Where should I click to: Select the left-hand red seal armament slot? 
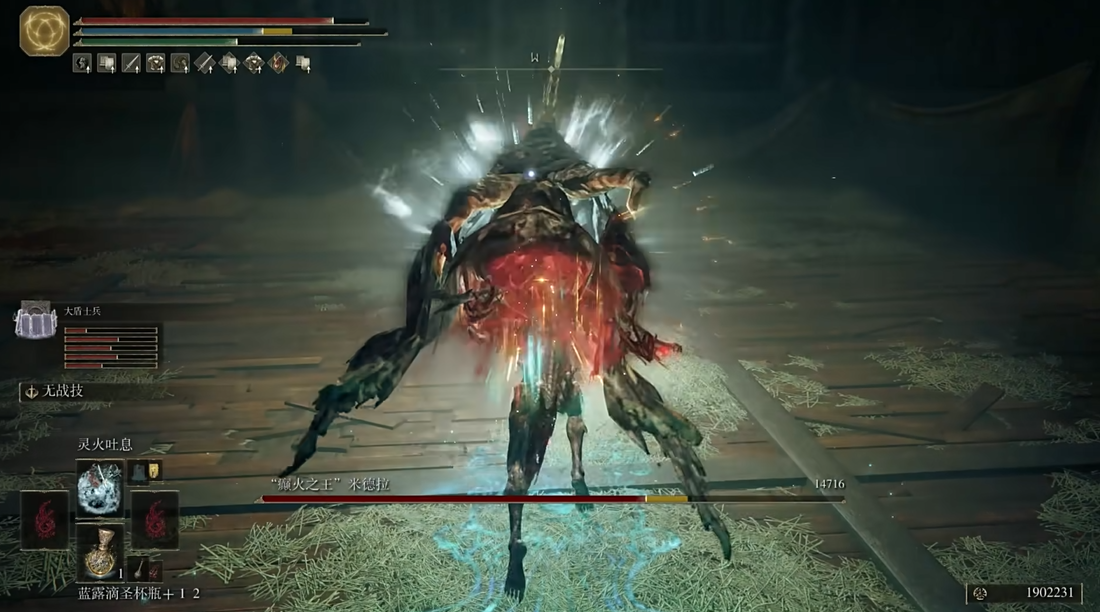[x=46, y=520]
